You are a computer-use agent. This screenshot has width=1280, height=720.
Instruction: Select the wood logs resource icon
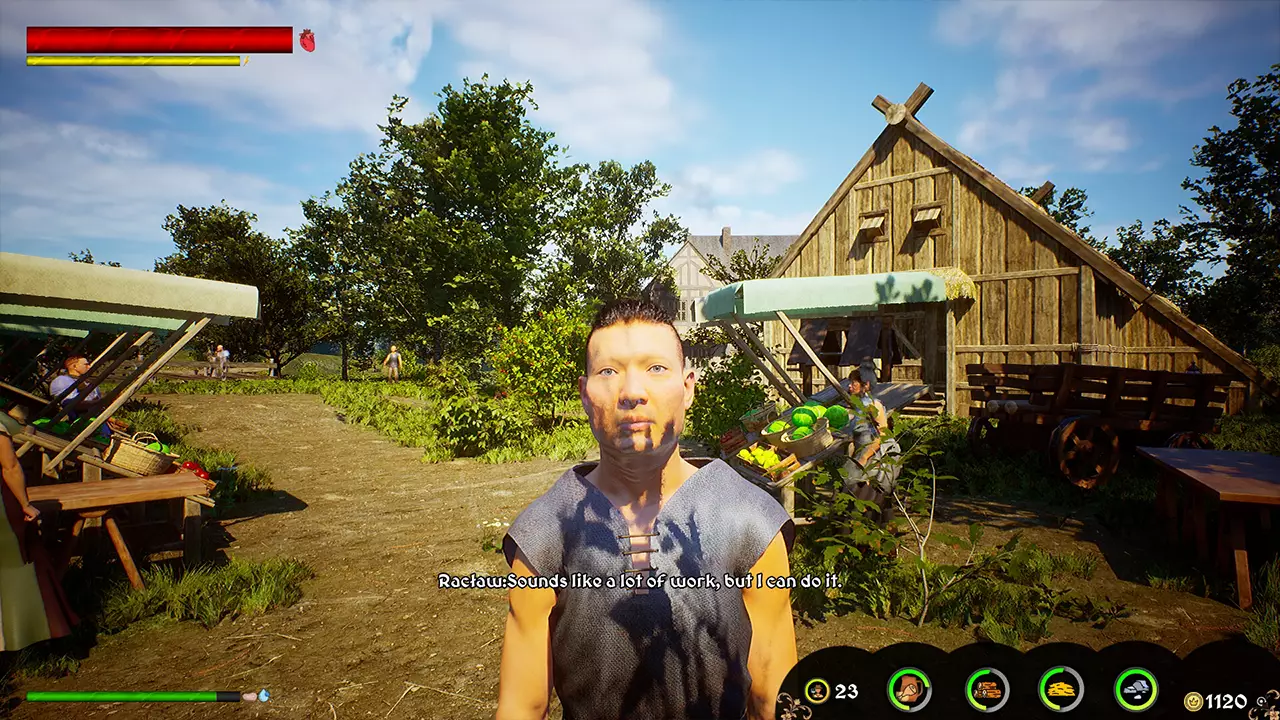(987, 689)
